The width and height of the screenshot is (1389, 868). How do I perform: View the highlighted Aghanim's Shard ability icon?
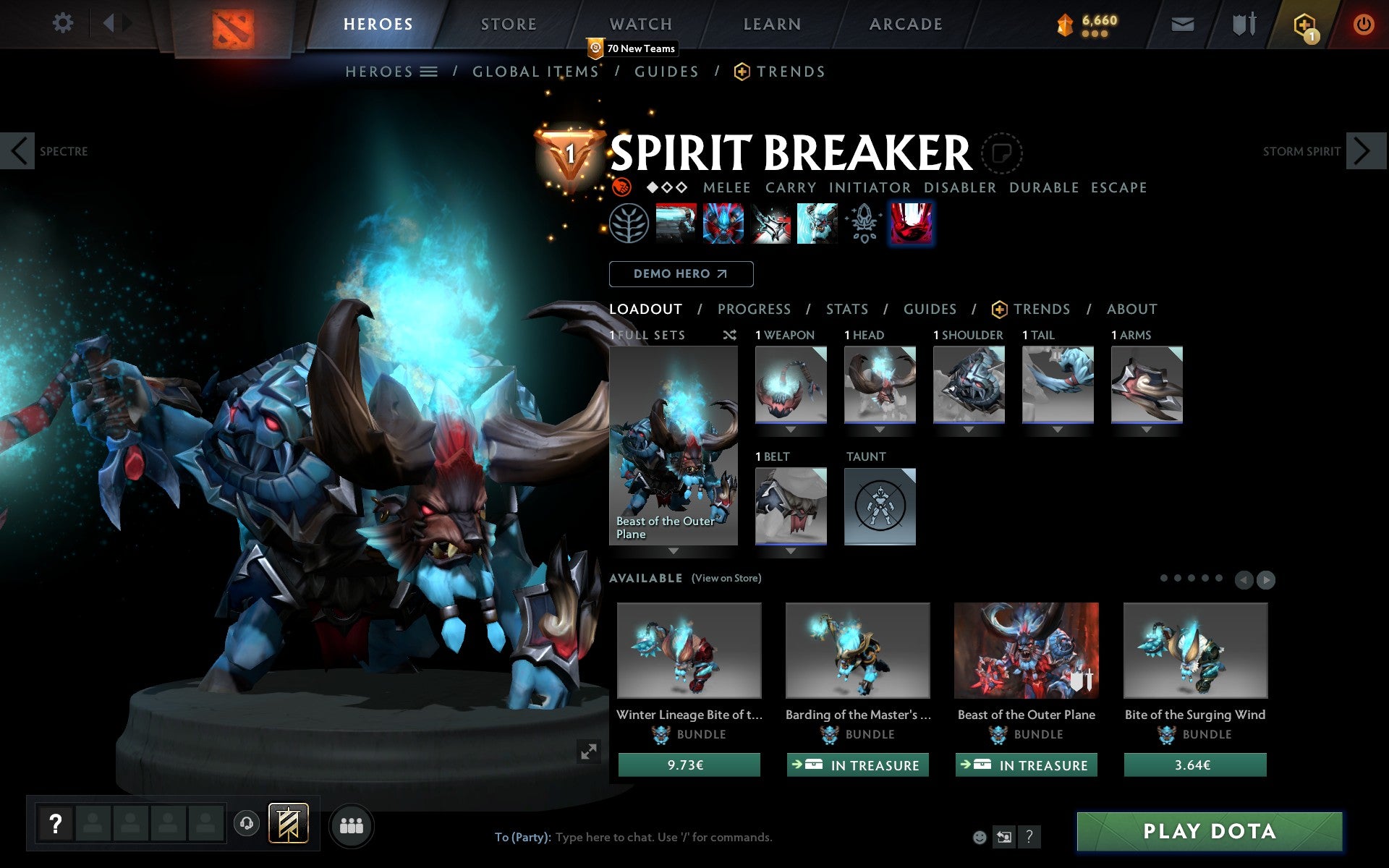tap(911, 223)
